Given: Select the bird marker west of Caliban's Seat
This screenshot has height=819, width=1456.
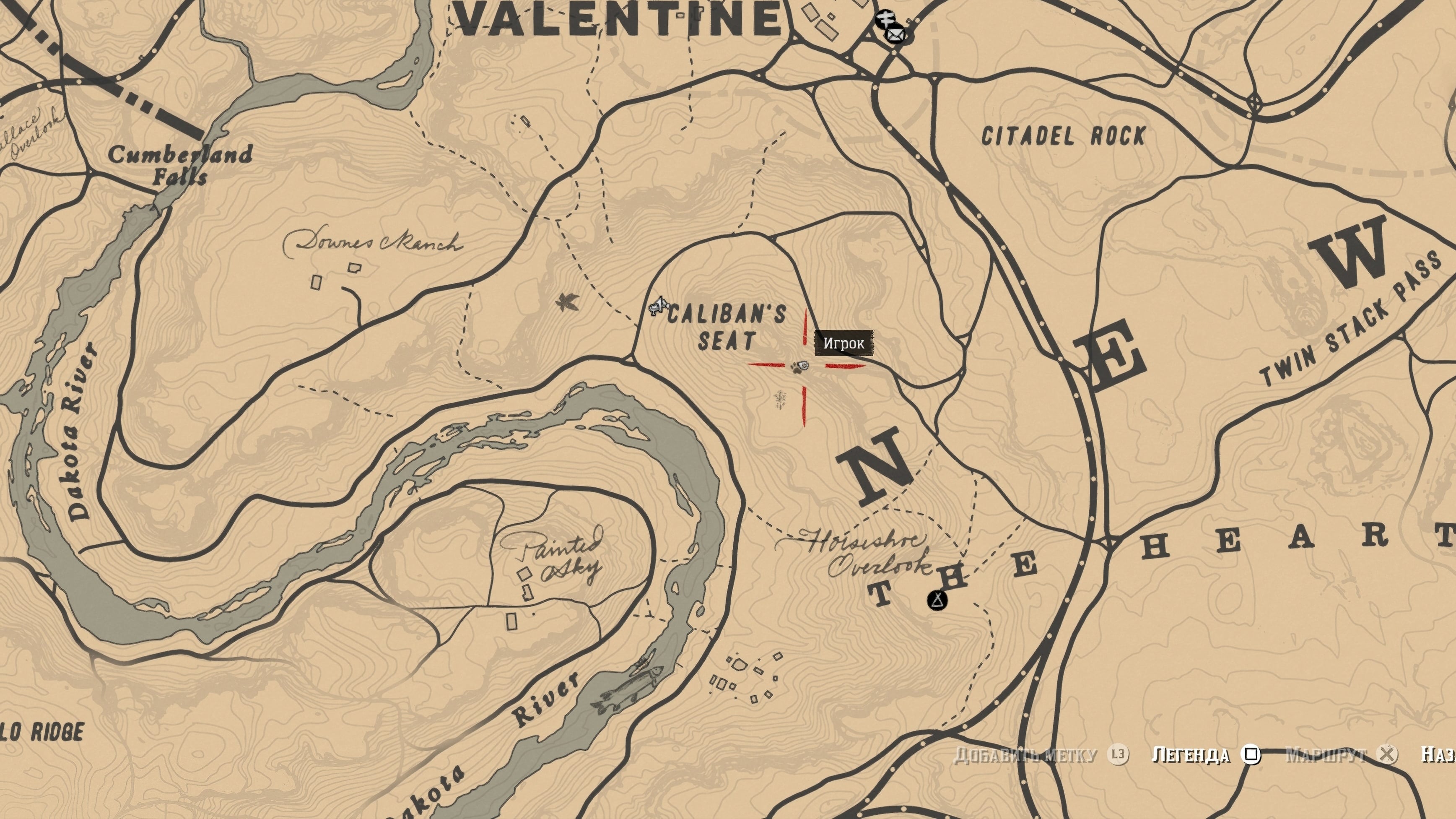Looking at the screenshot, I should [566, 302].
